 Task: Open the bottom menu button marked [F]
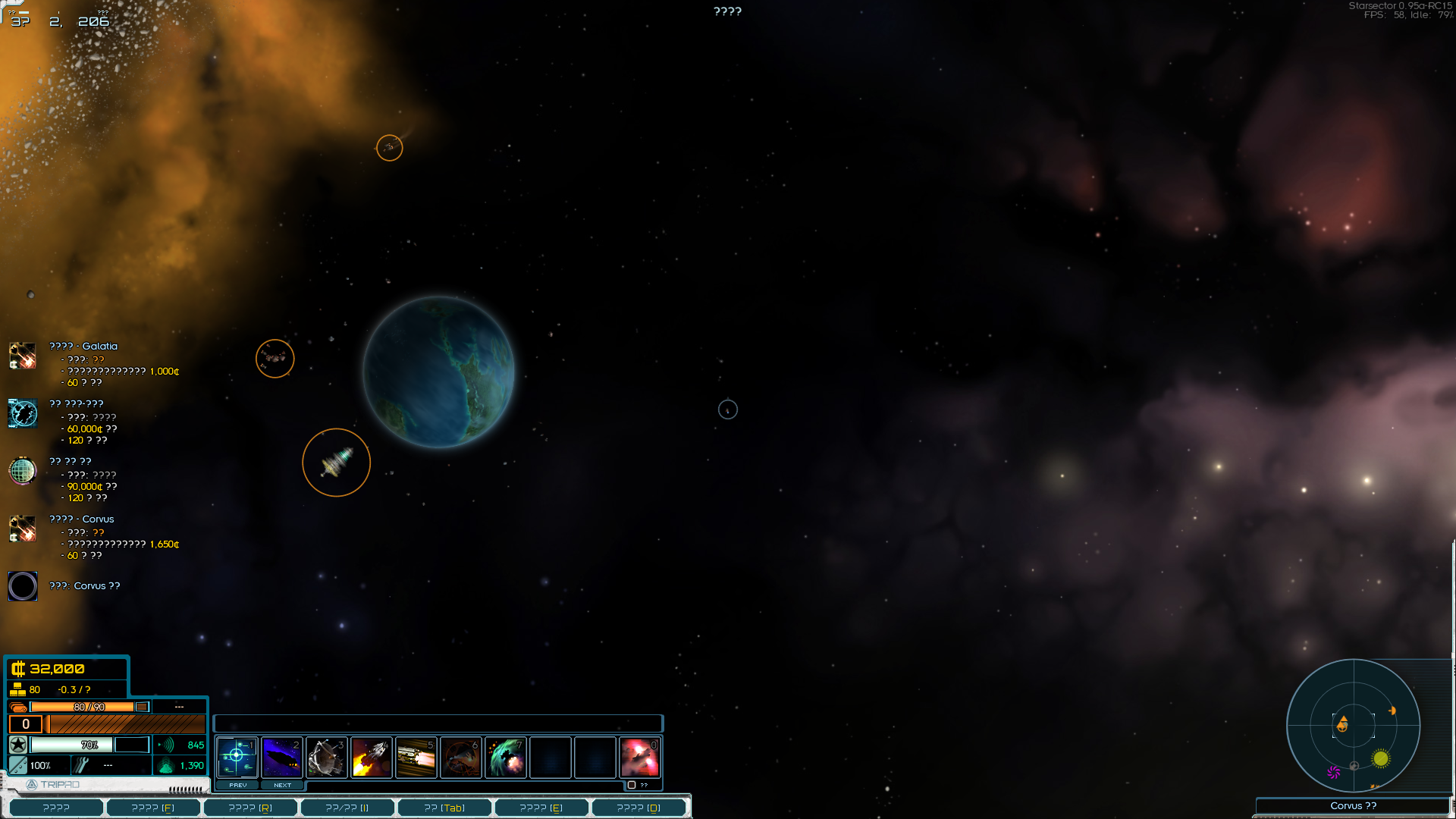click(x=153, y=808)
